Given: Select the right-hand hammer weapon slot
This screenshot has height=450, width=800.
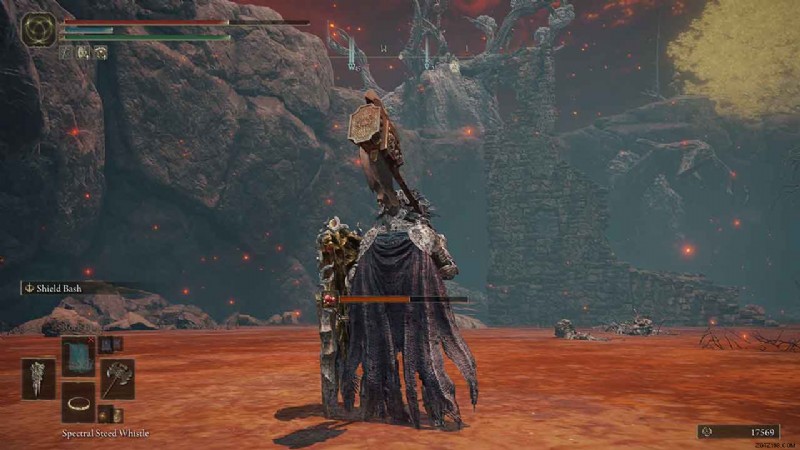Looking at the screenshot, I should [x=117, y=380].
